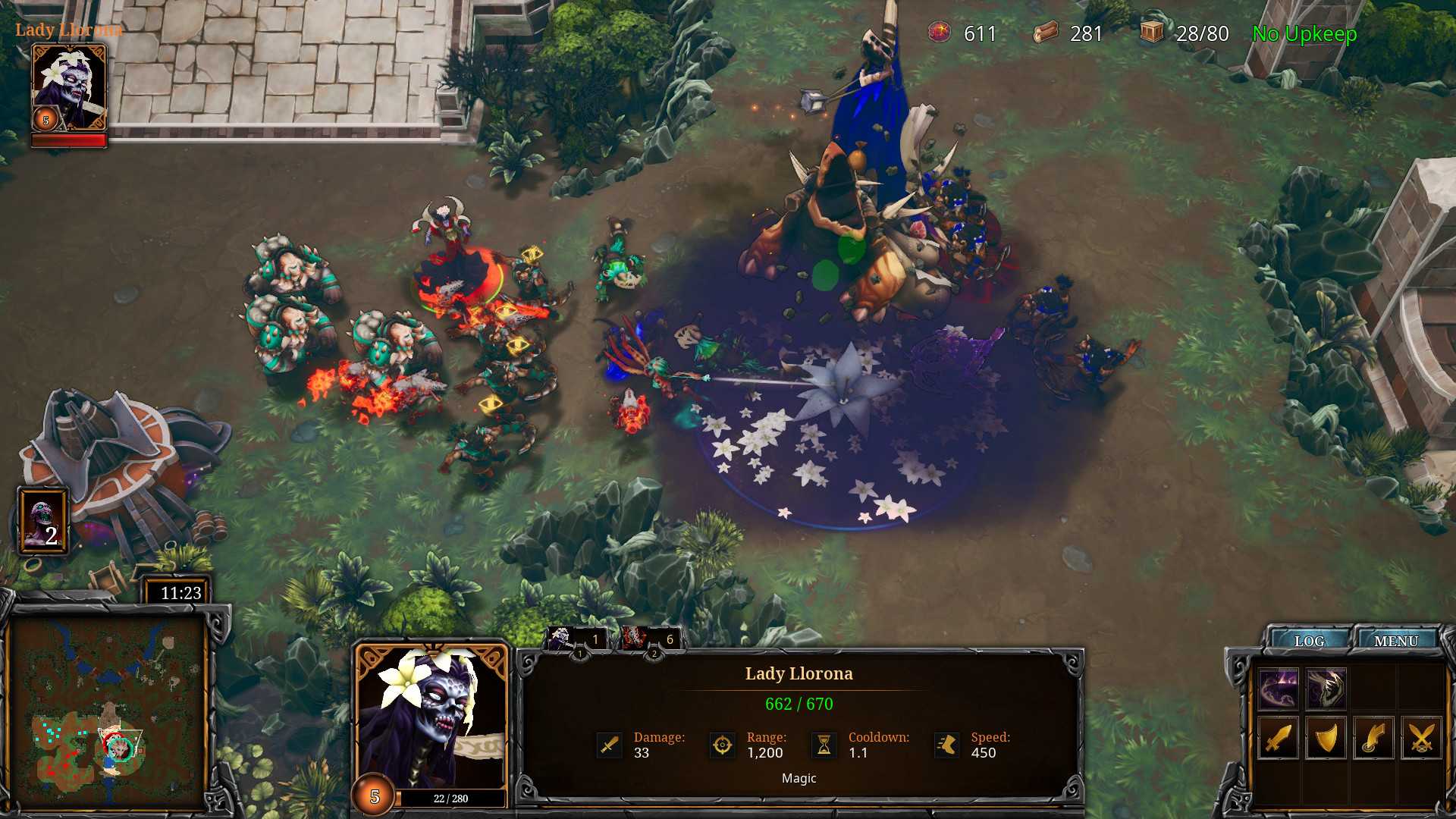Click Lady Llorona's red health bar top-left
Screen dimensions: 1456x819
(x=68, y=140)
